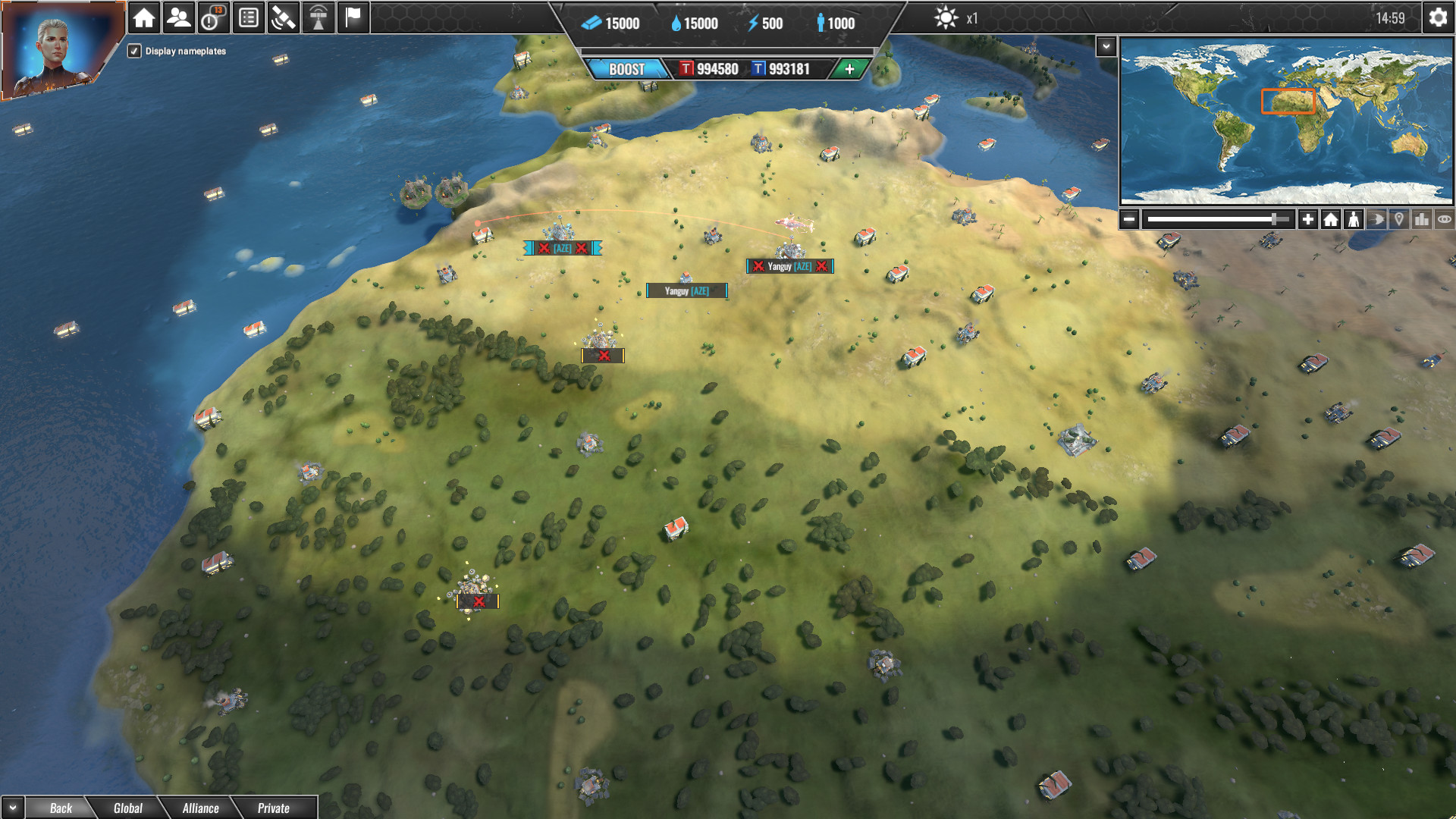Switch to the Alliance chat tab
This screenshot has height=819, width=1456.
200,808
